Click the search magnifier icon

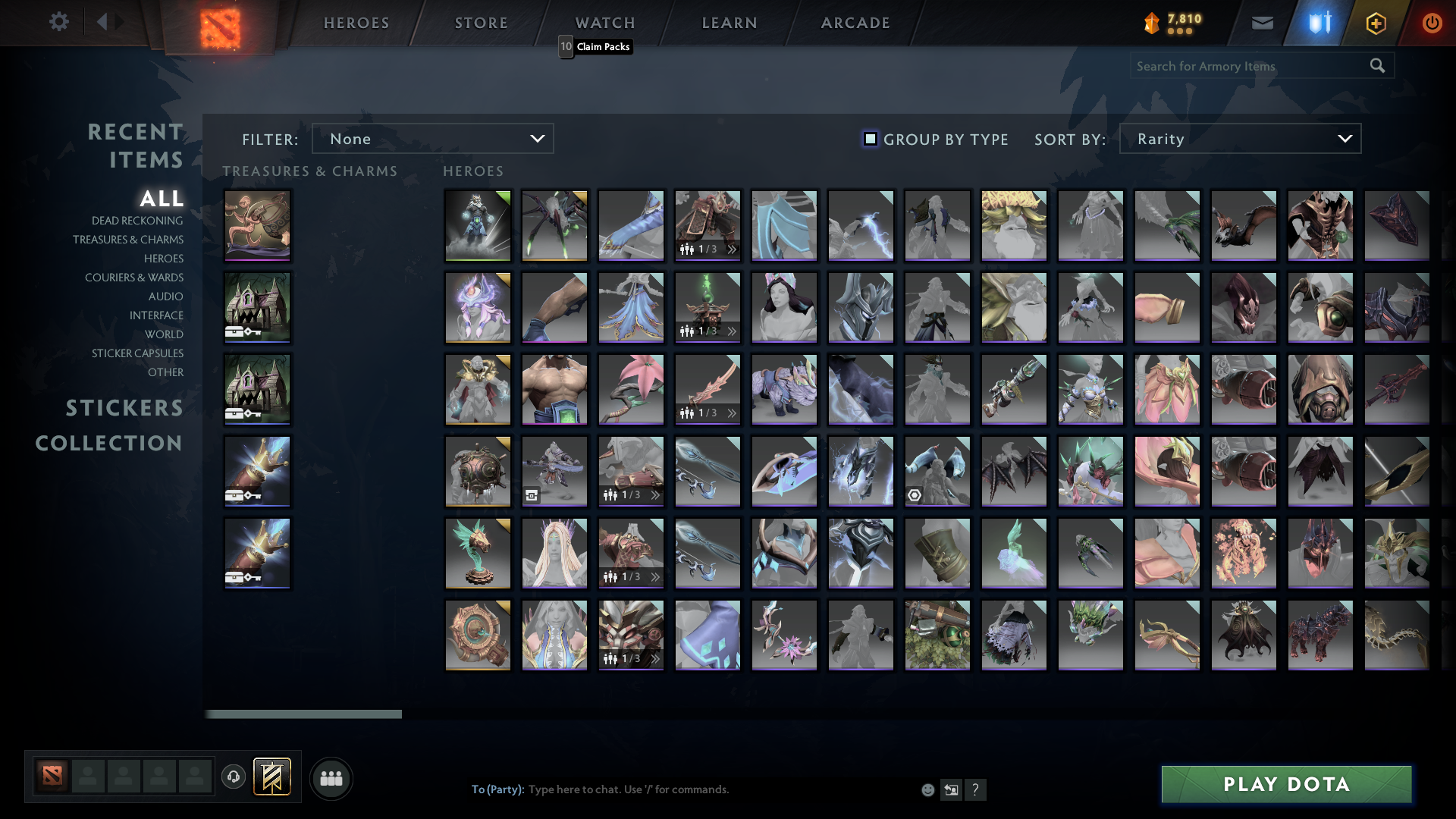tap(1377, 65)
